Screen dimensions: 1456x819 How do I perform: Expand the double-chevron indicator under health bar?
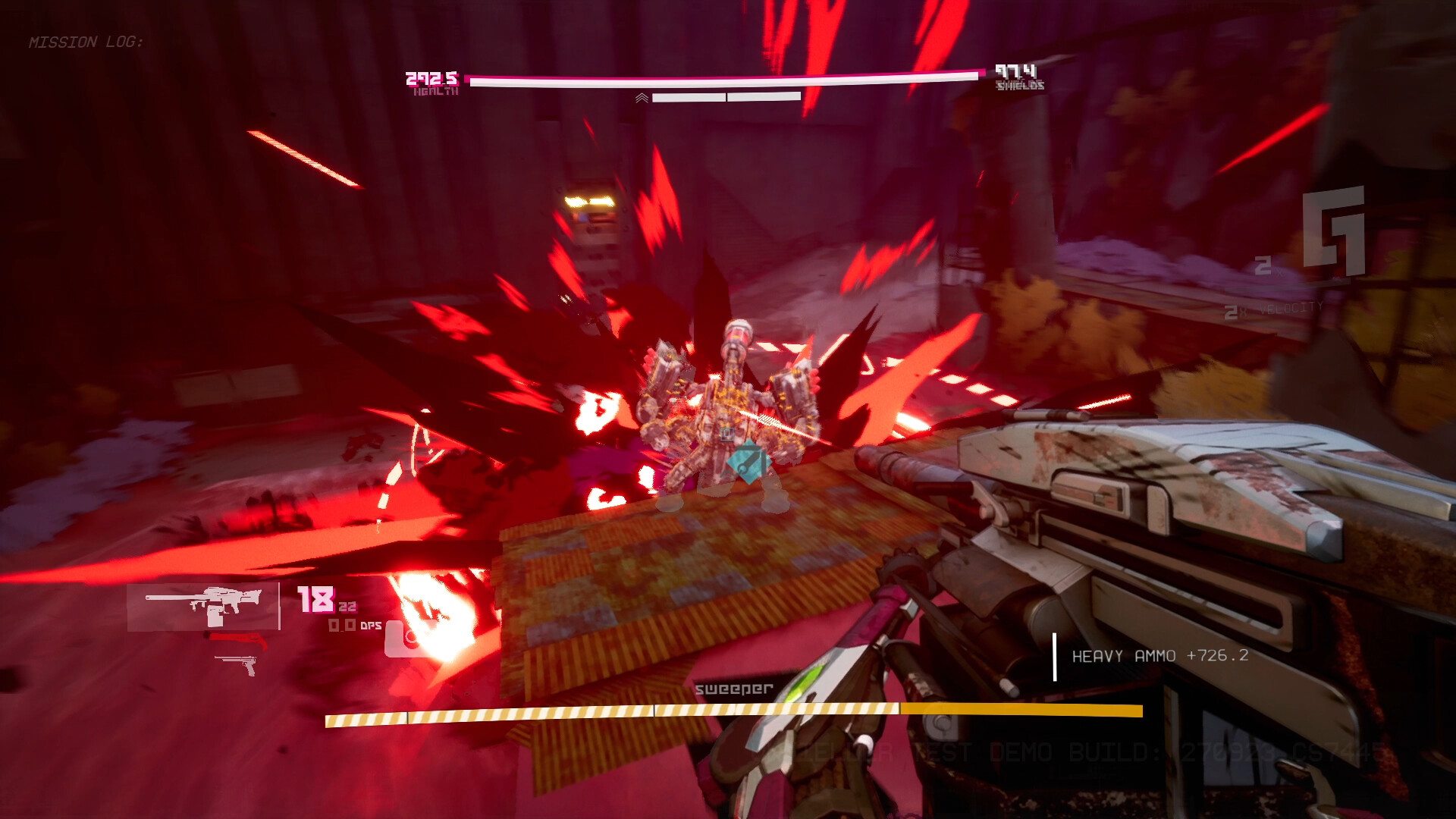[x=642, y=98]
